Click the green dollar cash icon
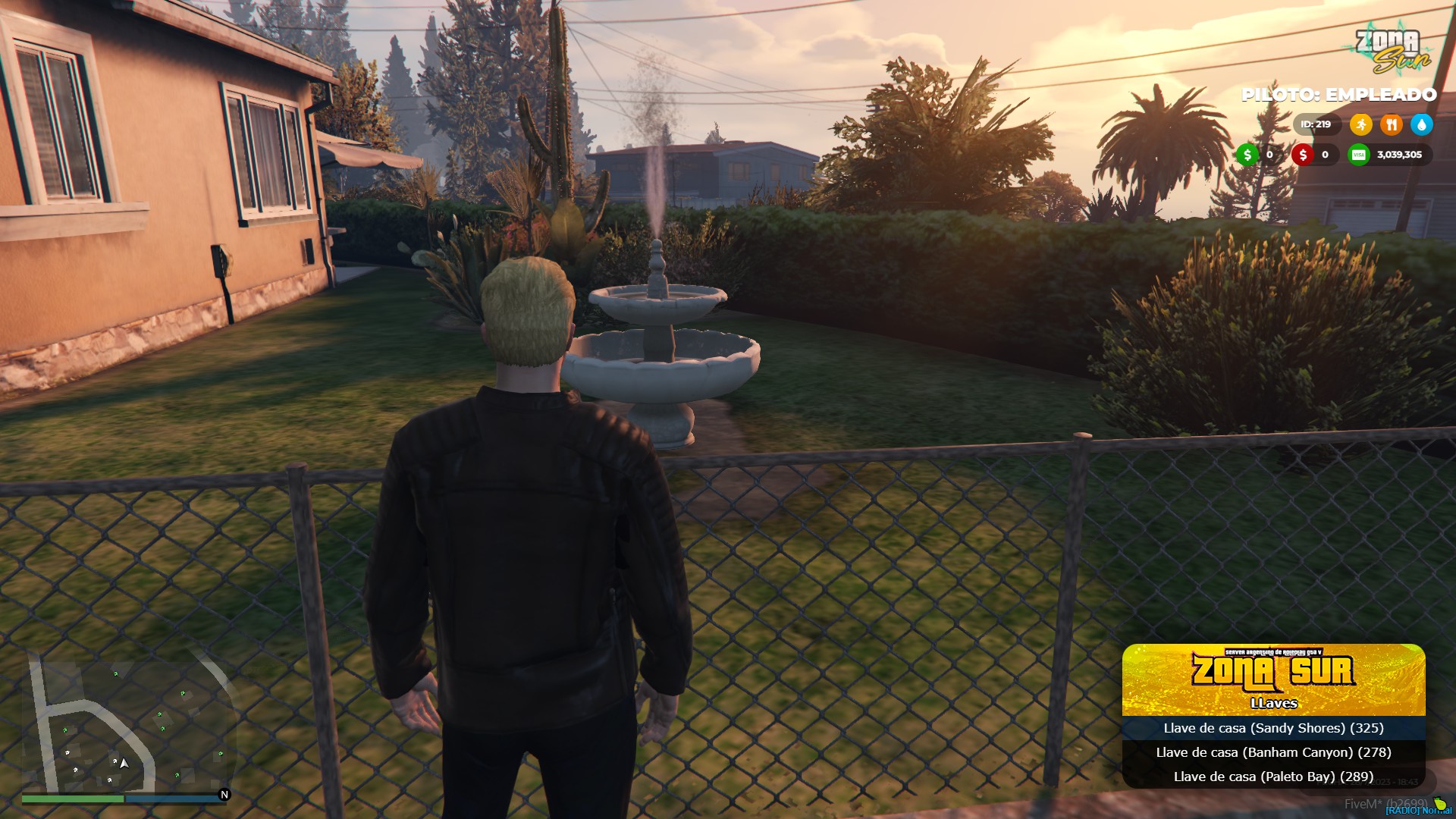The width and height of the screenshot is (1456, 819). pyautogui.click(x=1247, y=155)
